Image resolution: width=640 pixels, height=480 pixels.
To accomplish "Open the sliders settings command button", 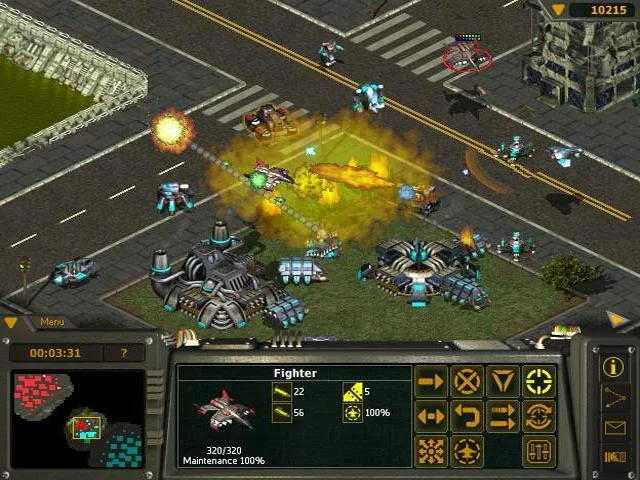I will click(x=539, y=451).
